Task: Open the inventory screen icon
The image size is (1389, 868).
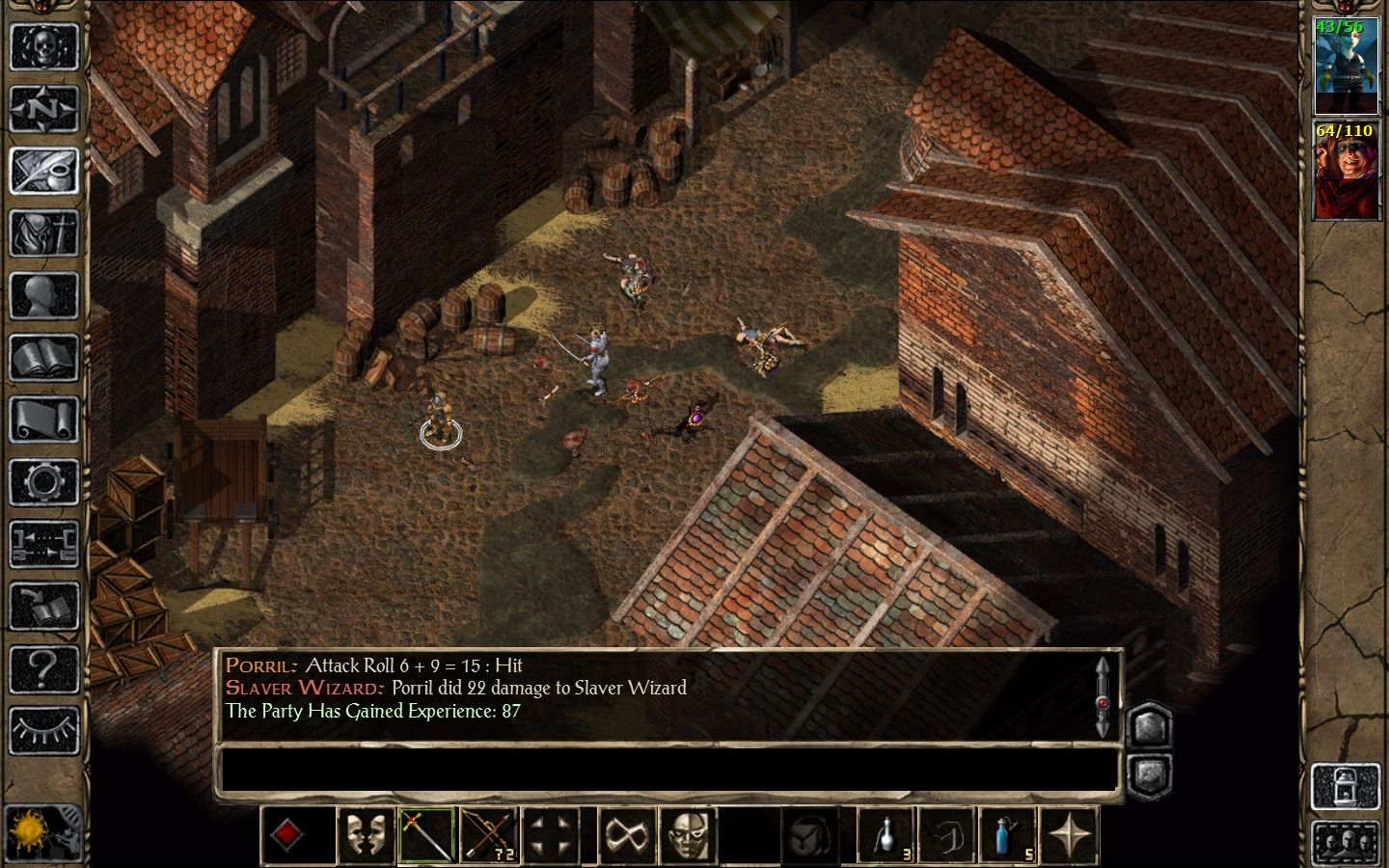Action: click(43, 234)
